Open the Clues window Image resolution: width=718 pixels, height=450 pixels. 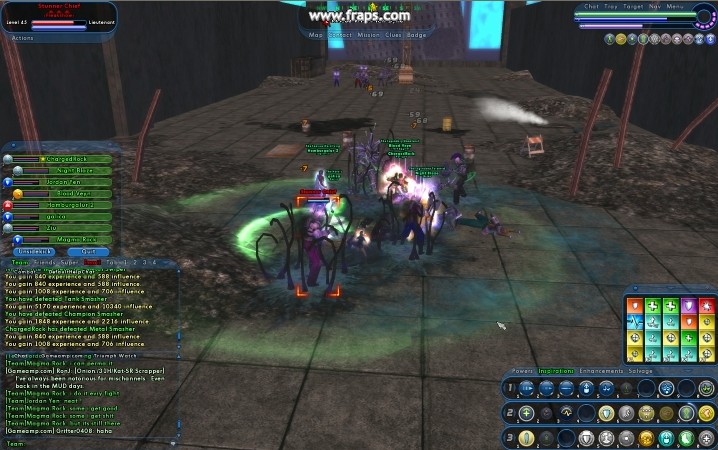click(393, 35)
